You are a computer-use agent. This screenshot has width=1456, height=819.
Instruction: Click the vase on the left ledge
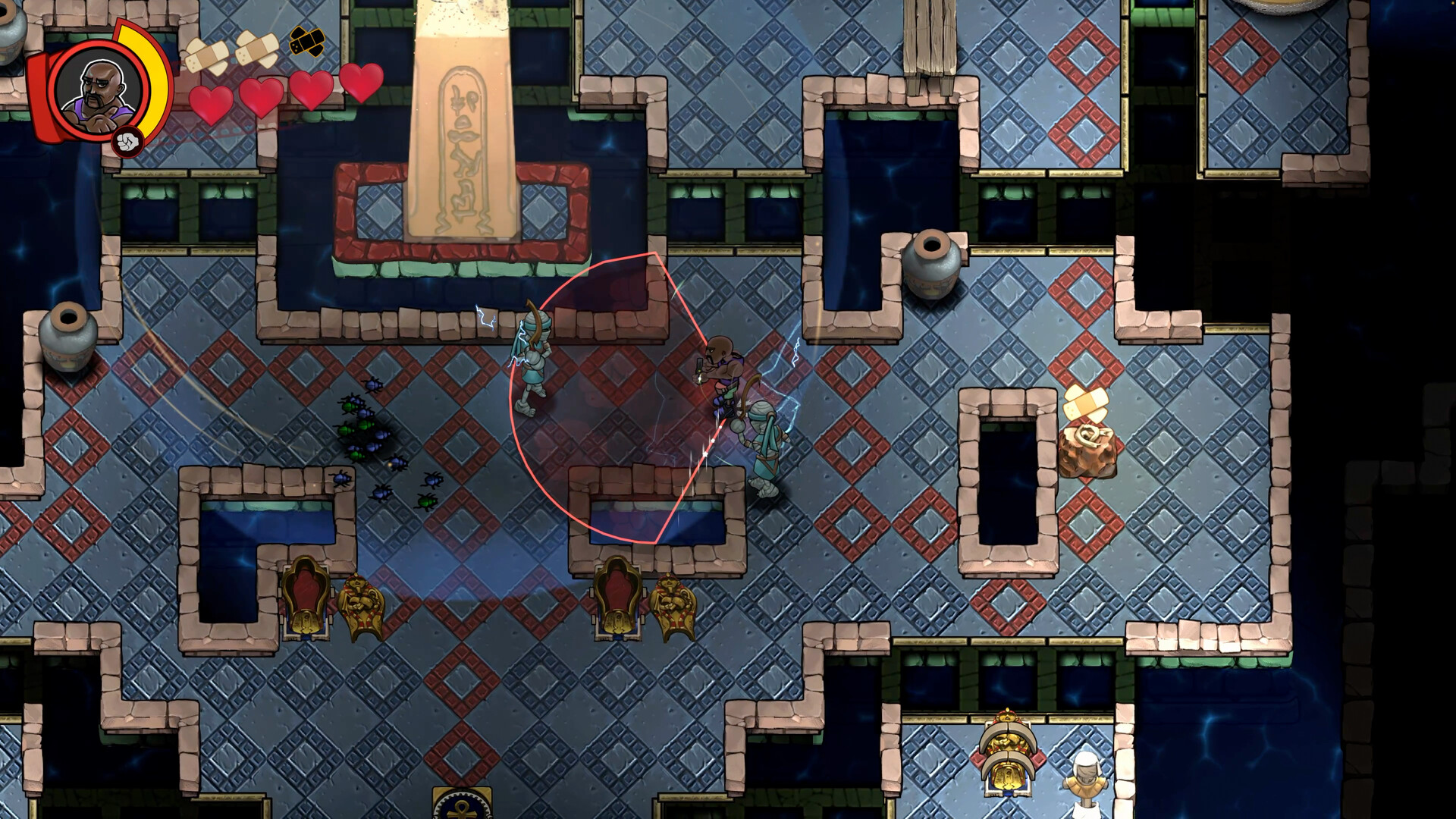[x=68, y=341]
